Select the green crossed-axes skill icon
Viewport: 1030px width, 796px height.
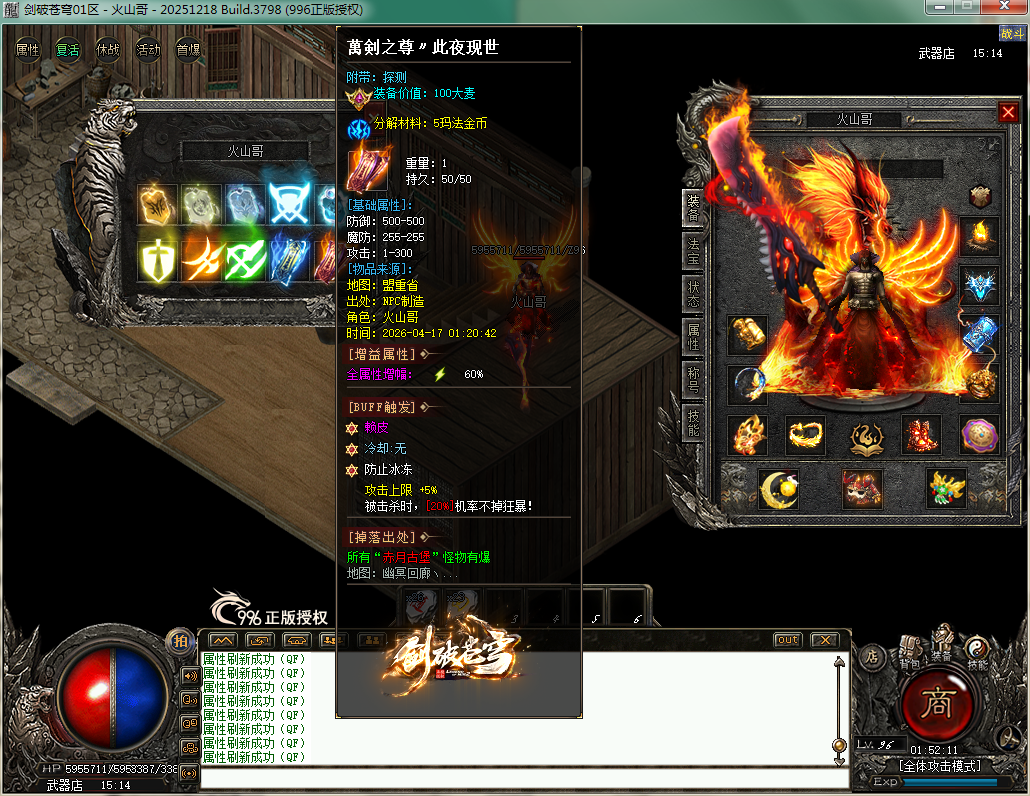[x=244, y=260]
